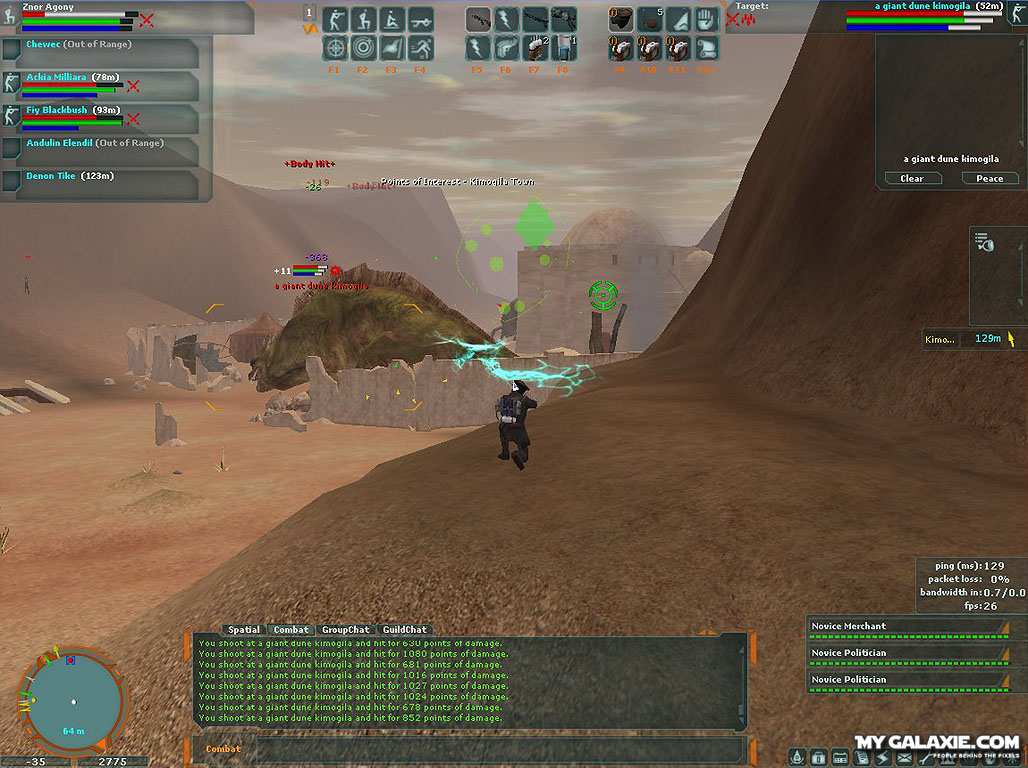
Task: Show the Combat chat tab
Action: point(291,630)
